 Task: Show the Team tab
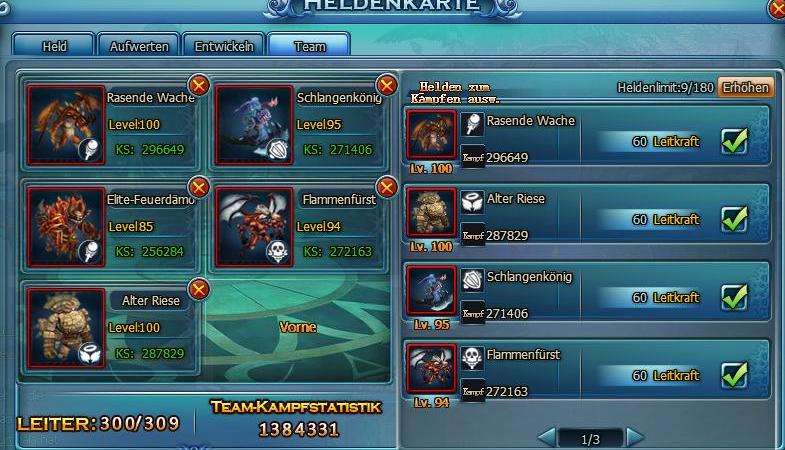[x=310, y=46]
